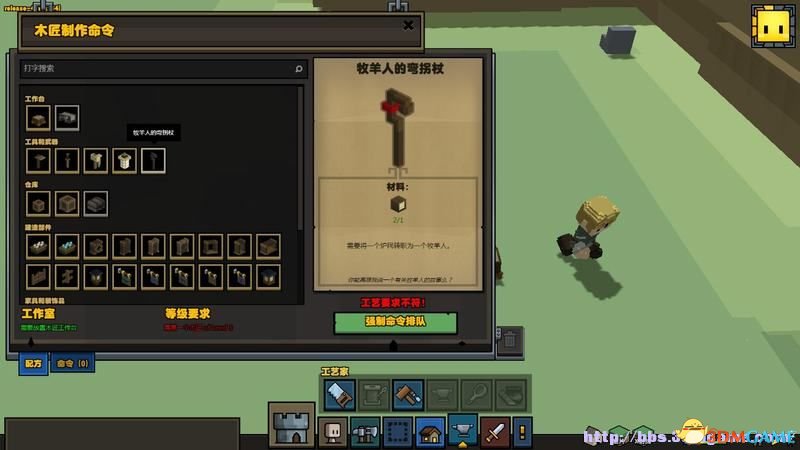This screenshot has width=800, height=450.
Task: Click the yellow face happiness icon
Action: click(770, 24)
